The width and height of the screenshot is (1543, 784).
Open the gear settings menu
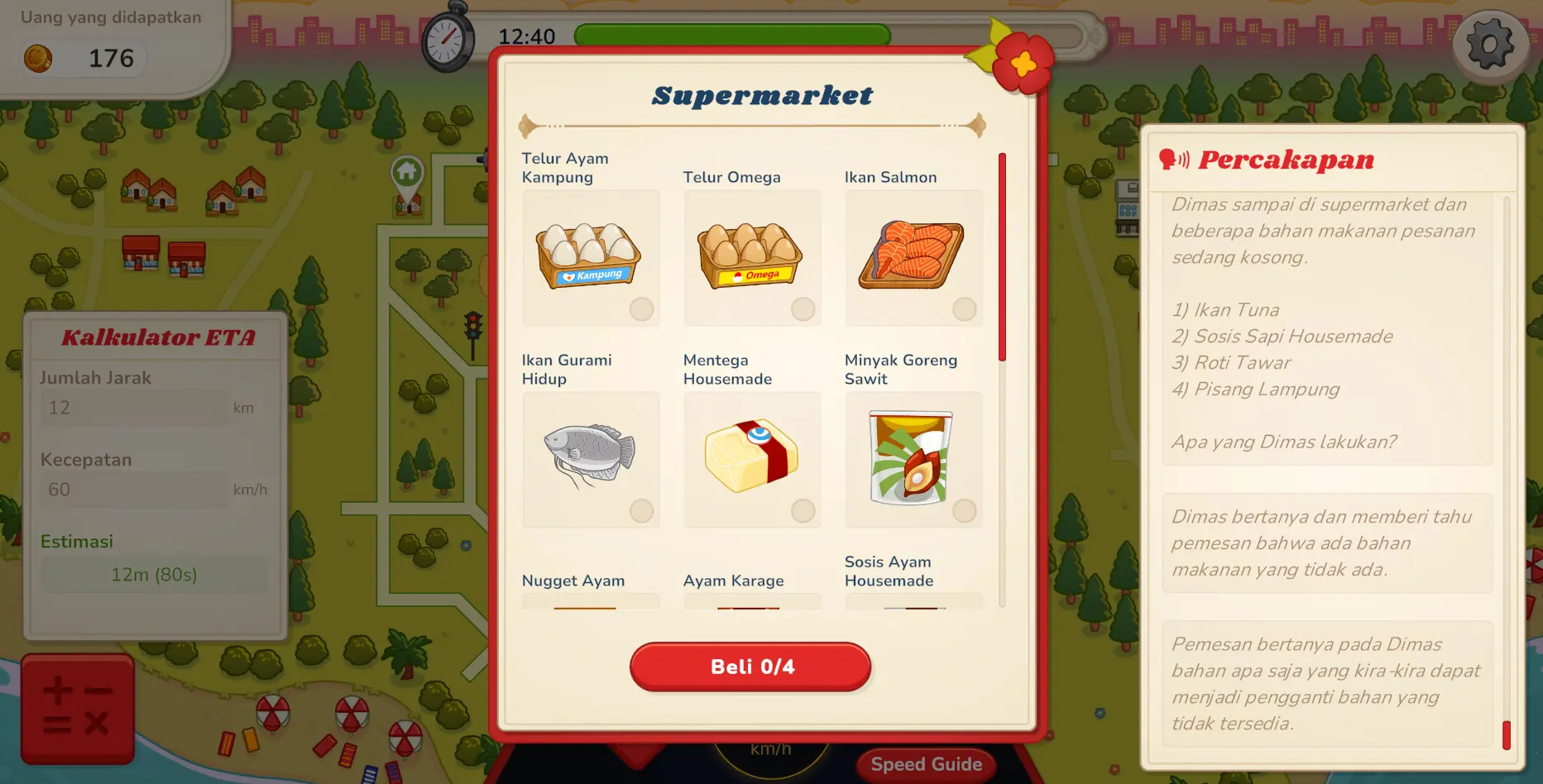(1490, 45)
